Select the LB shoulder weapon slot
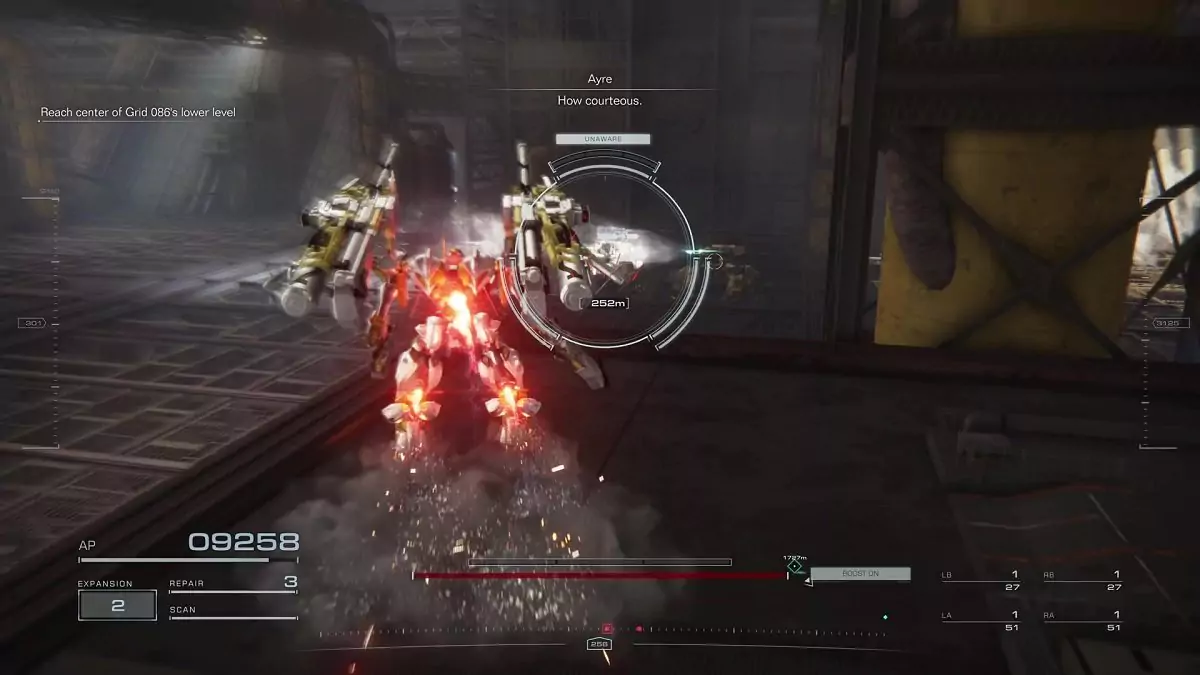The width and height of the screenshot is (1200, 675). pyautogui.click(x=980, y=581)
